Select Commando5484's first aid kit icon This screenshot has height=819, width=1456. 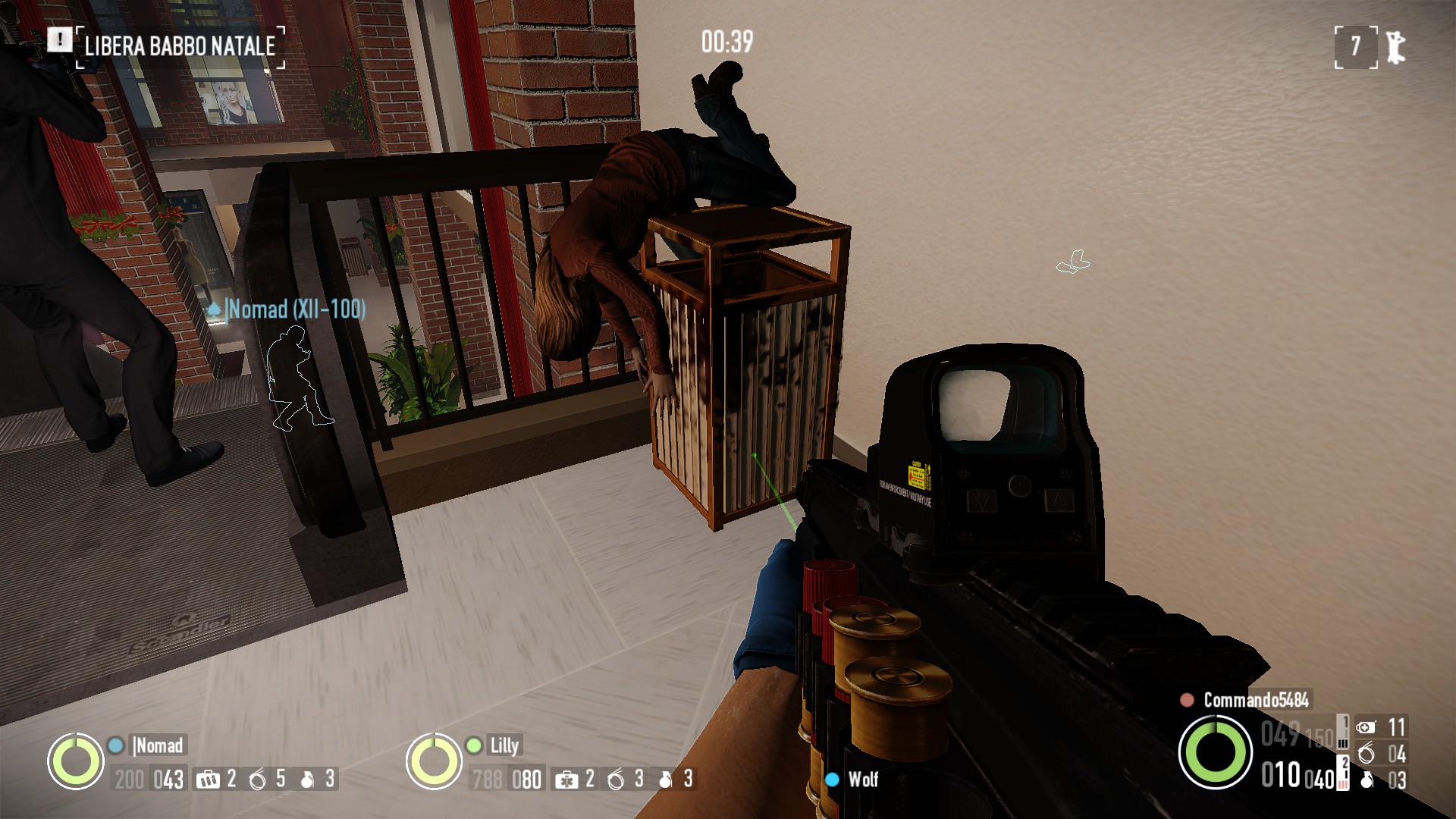point(1366,728)
